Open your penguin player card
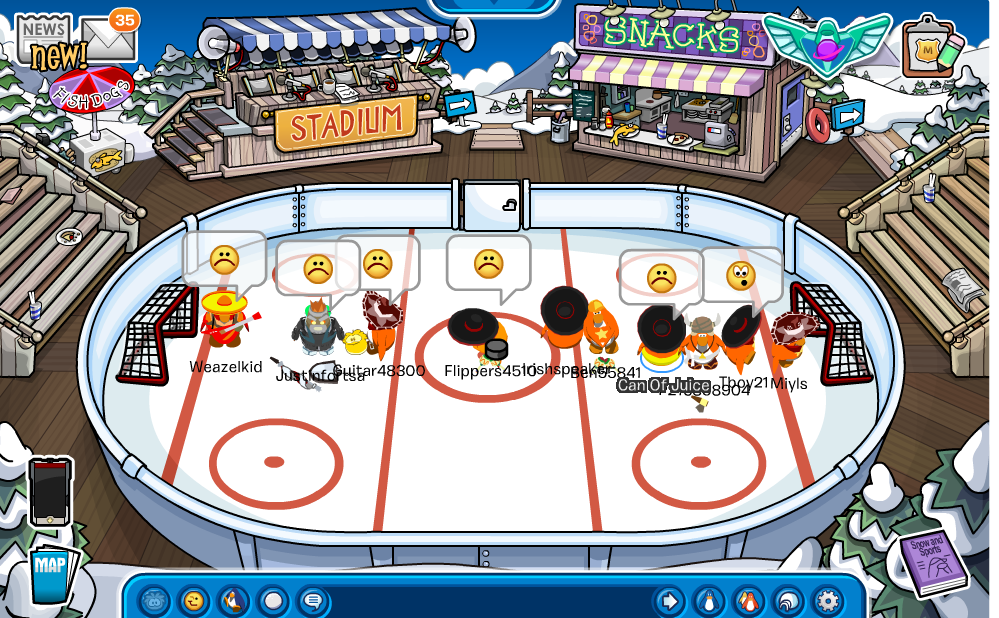 709,601
